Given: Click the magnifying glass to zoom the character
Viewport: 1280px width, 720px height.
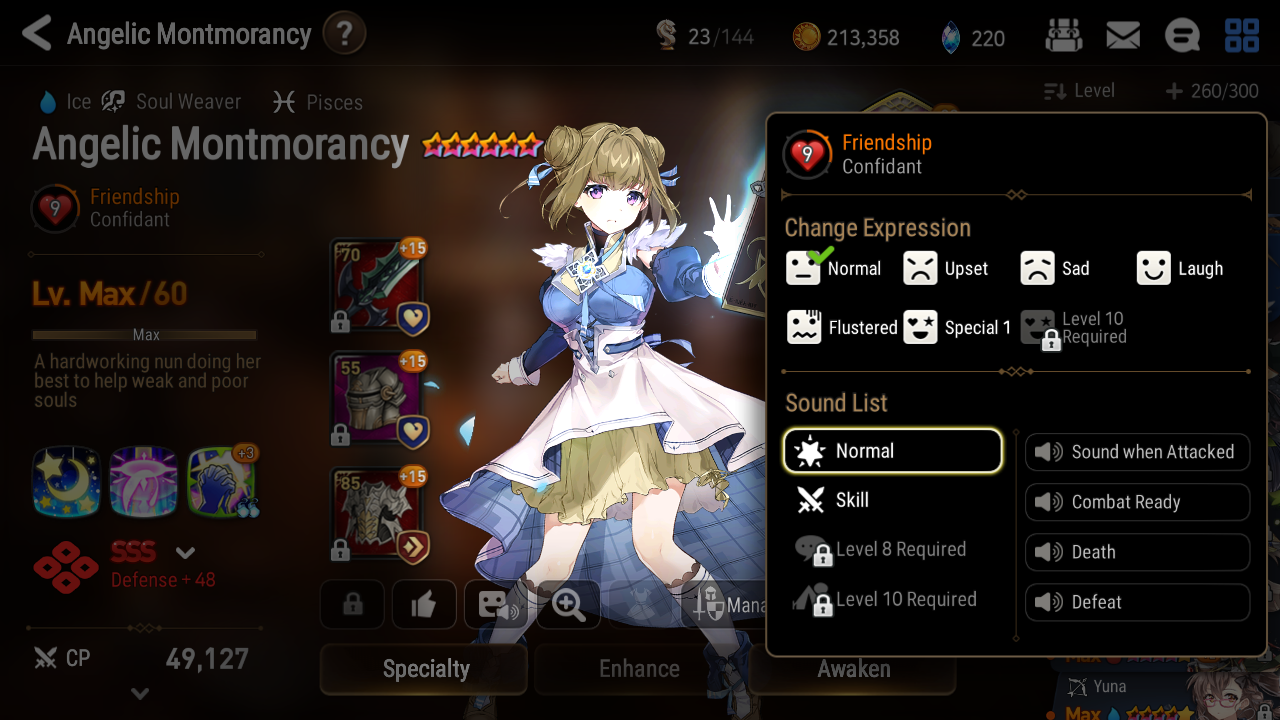Looking at the screenshot, I should point(568,604).
